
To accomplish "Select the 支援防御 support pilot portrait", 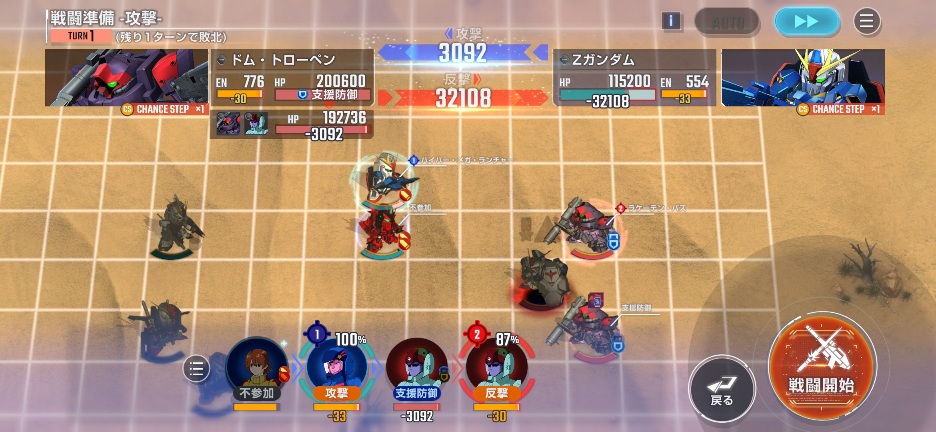I will pyautogui.click(x=416, y=367).
